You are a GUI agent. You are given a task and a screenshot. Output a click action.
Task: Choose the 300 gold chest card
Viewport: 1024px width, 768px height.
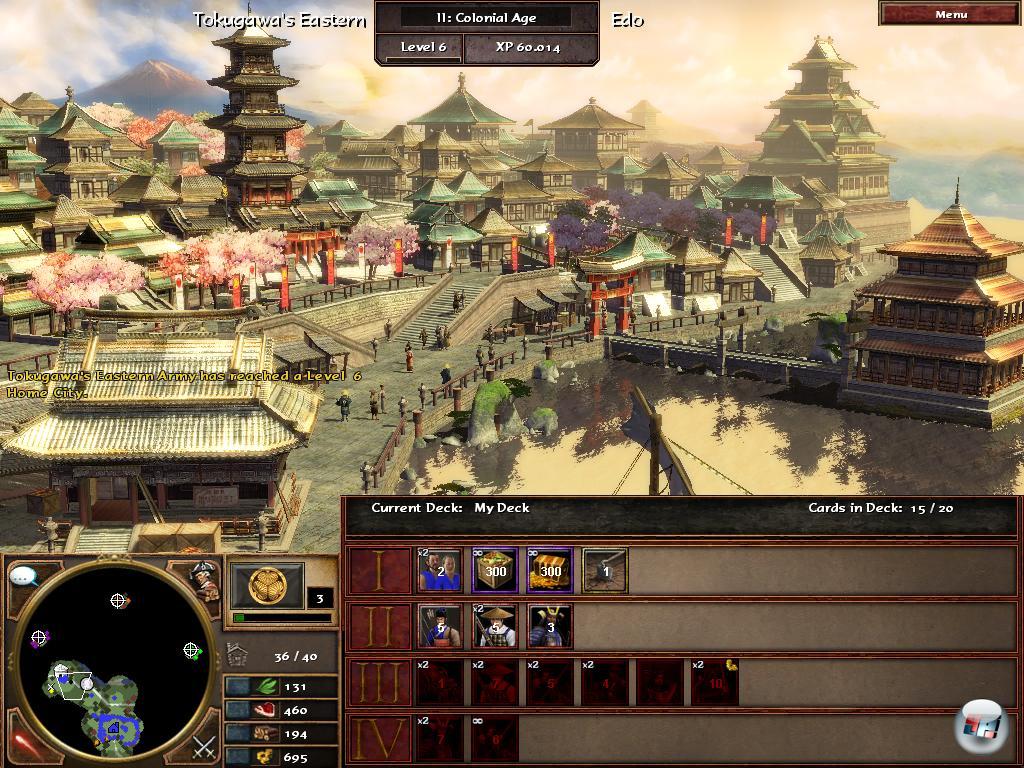(549, 570)
